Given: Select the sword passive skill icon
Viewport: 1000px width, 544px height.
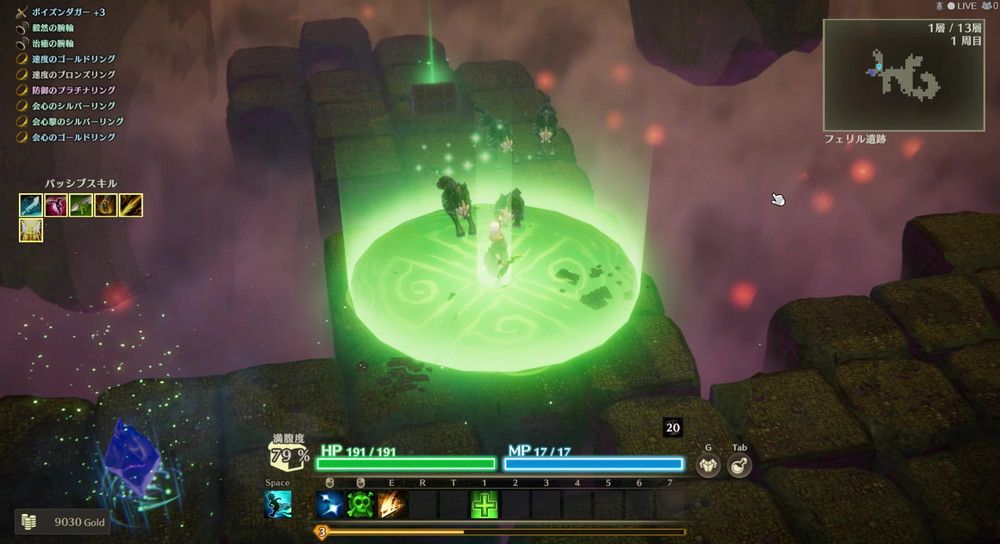Looking at the screenshot, I should (x=31, y=205).
